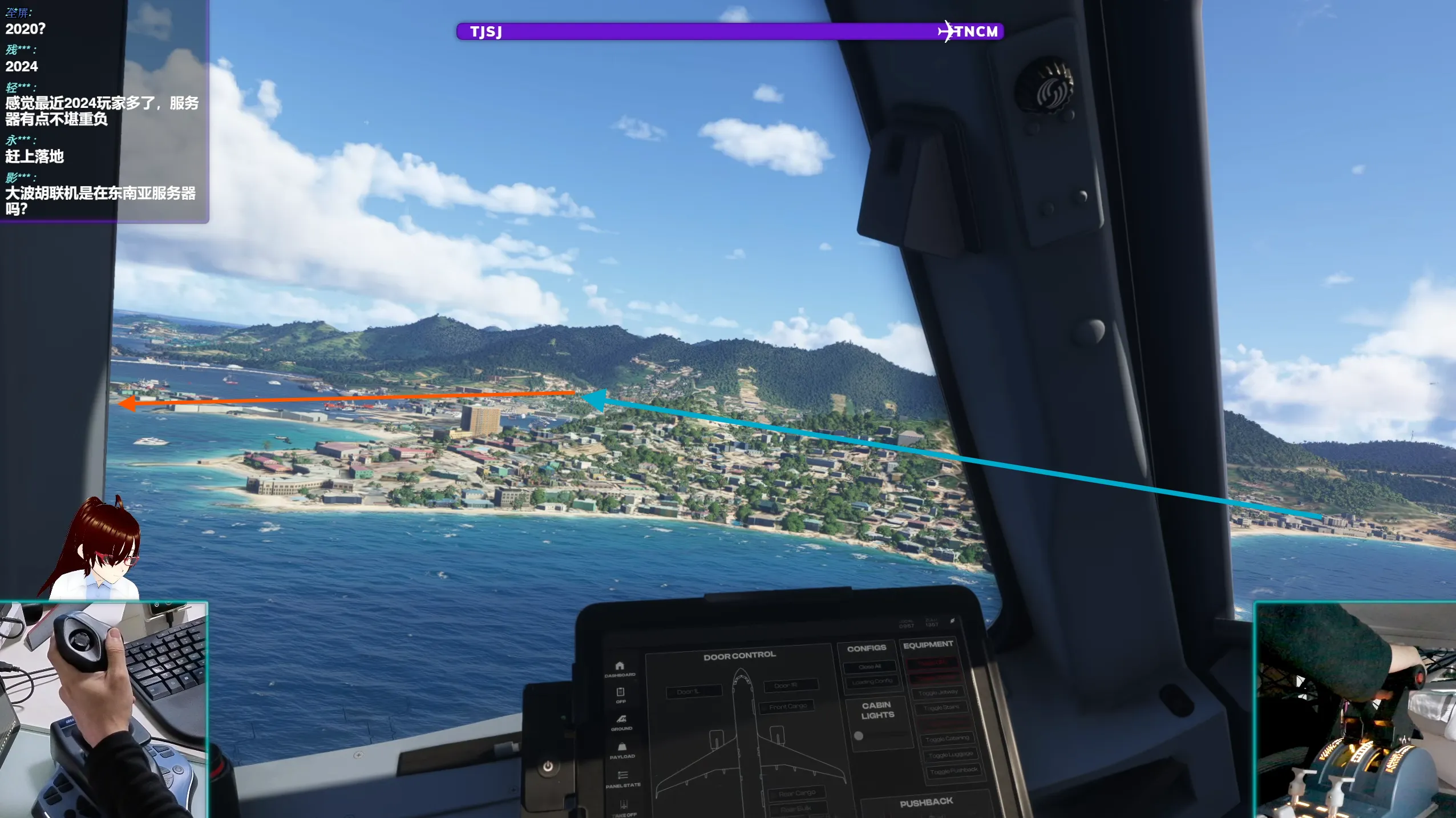
Task: Select the Take Off page icon
Action: click(x=623, y=804)
